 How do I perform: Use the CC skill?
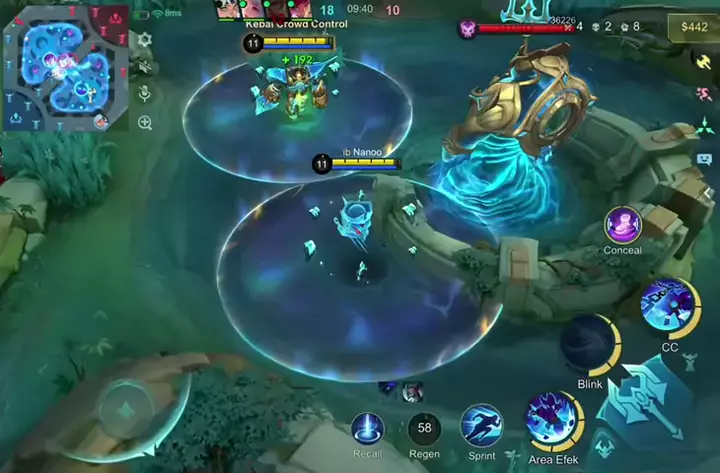click(x=669, y=308)
